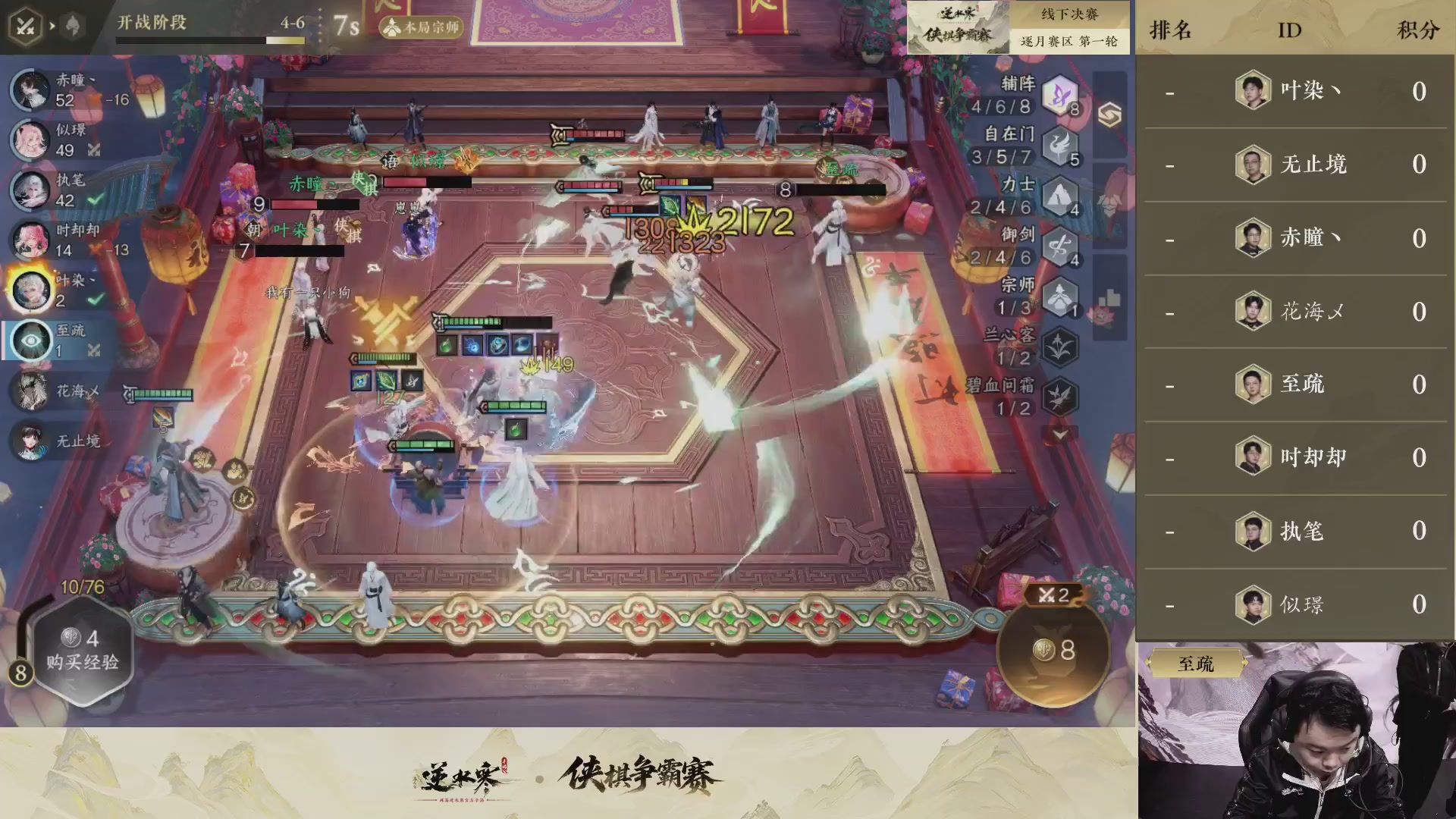Toggle the eye spectate icon on 至疏

(30, 341)
